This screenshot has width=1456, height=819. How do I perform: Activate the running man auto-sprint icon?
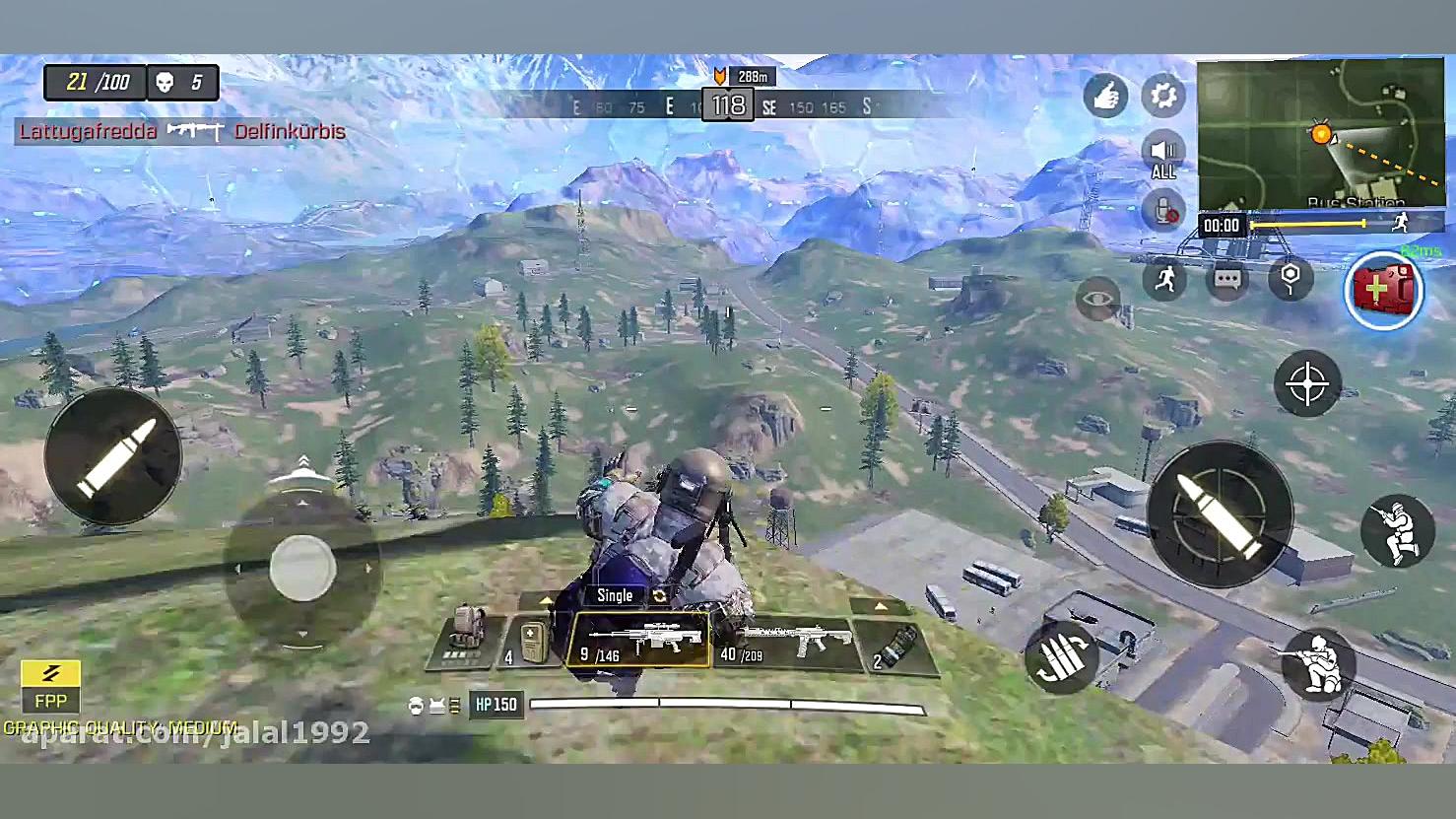pyautogui.click(x=1165, y=279)
